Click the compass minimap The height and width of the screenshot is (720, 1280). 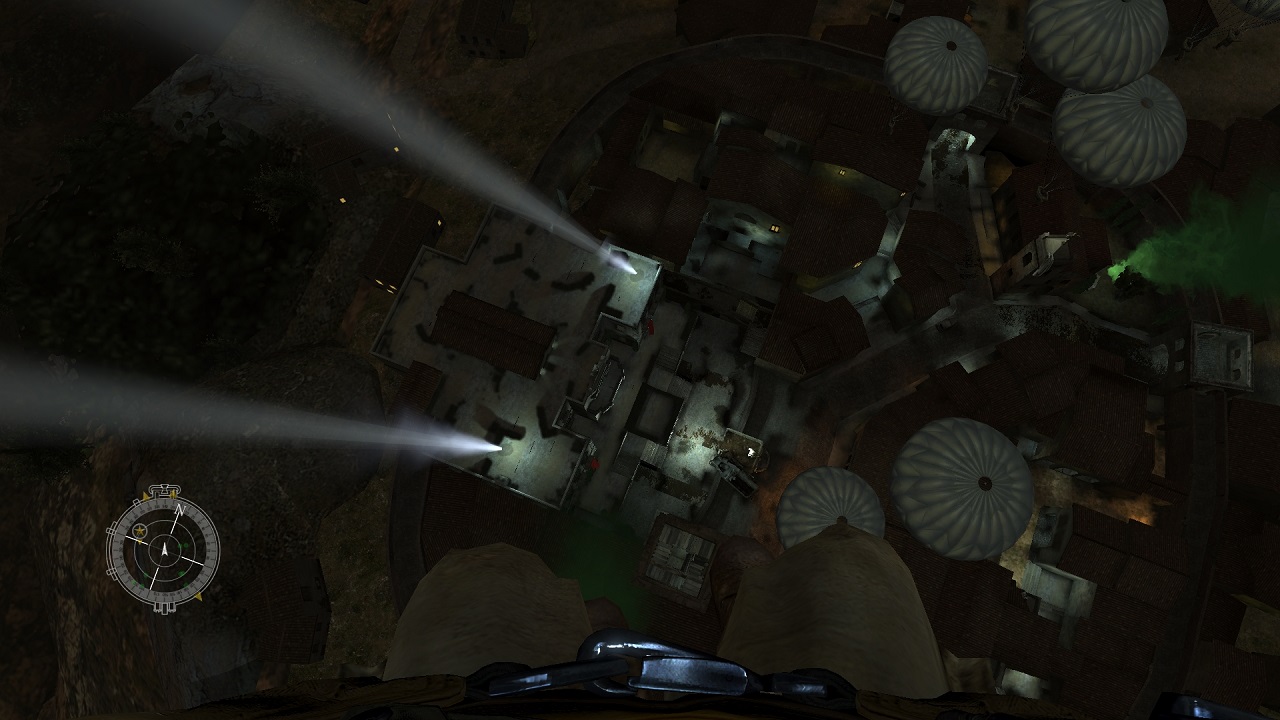(x=163, y=549)
